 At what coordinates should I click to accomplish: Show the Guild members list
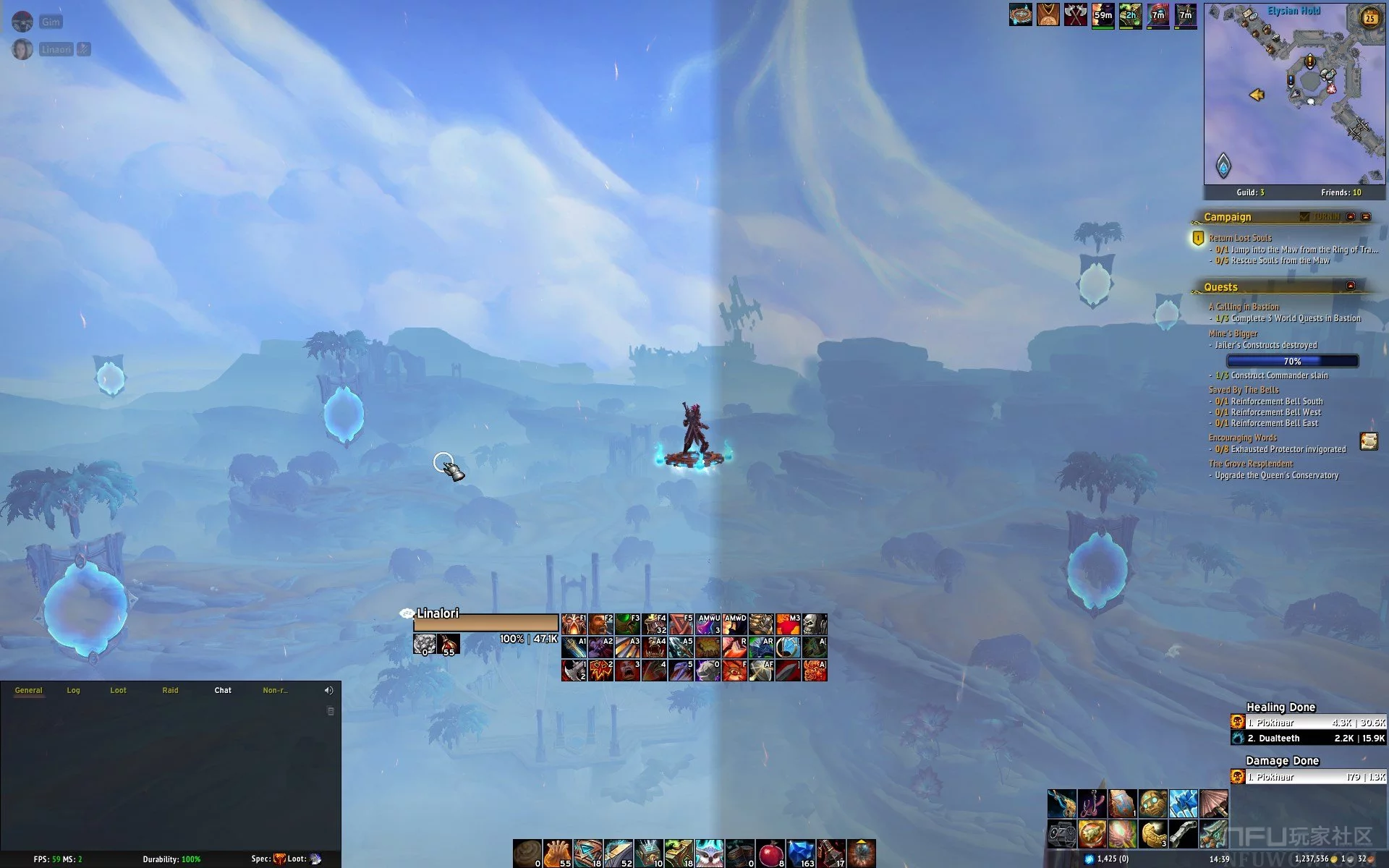click(1250, 192)
